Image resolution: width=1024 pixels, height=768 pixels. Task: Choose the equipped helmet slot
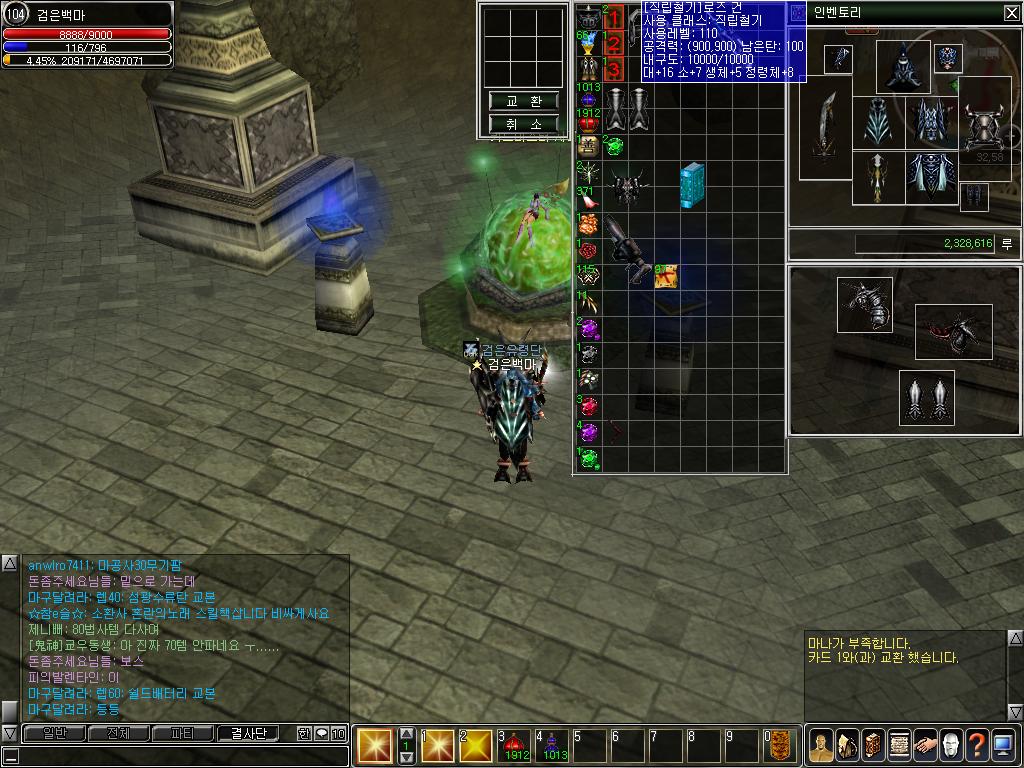903,66
